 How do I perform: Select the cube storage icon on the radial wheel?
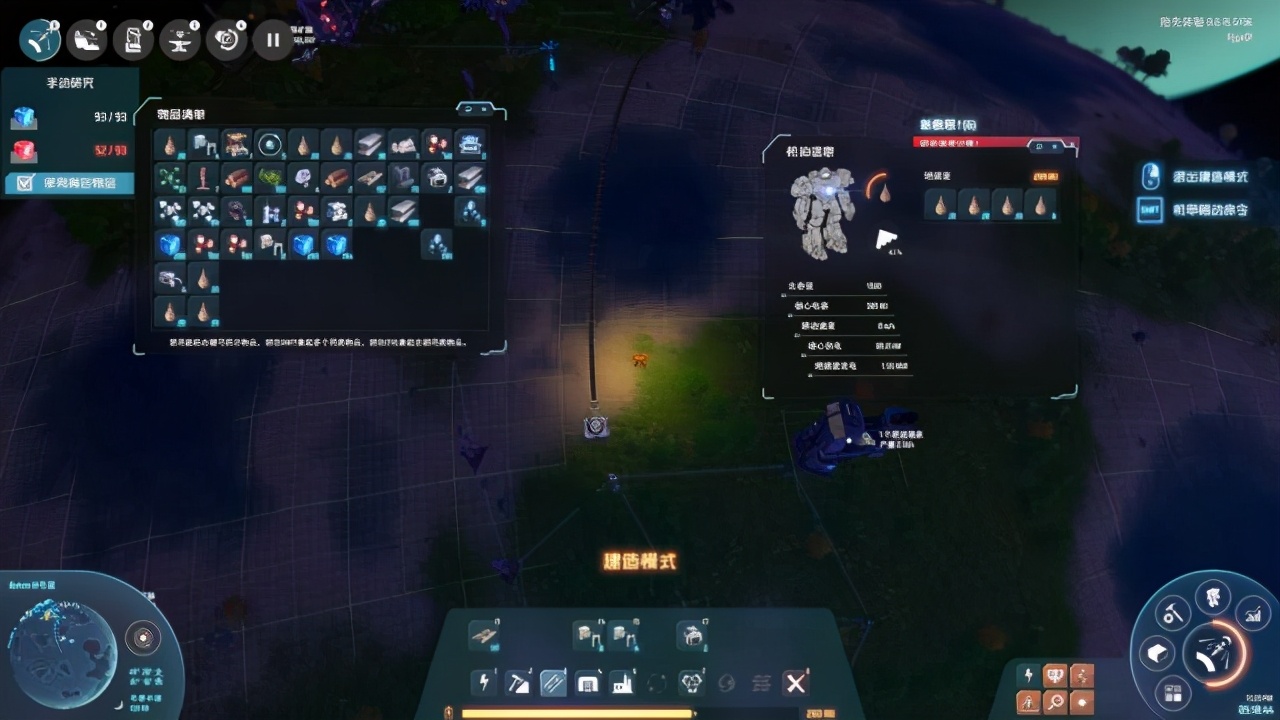pos(1158,653)
